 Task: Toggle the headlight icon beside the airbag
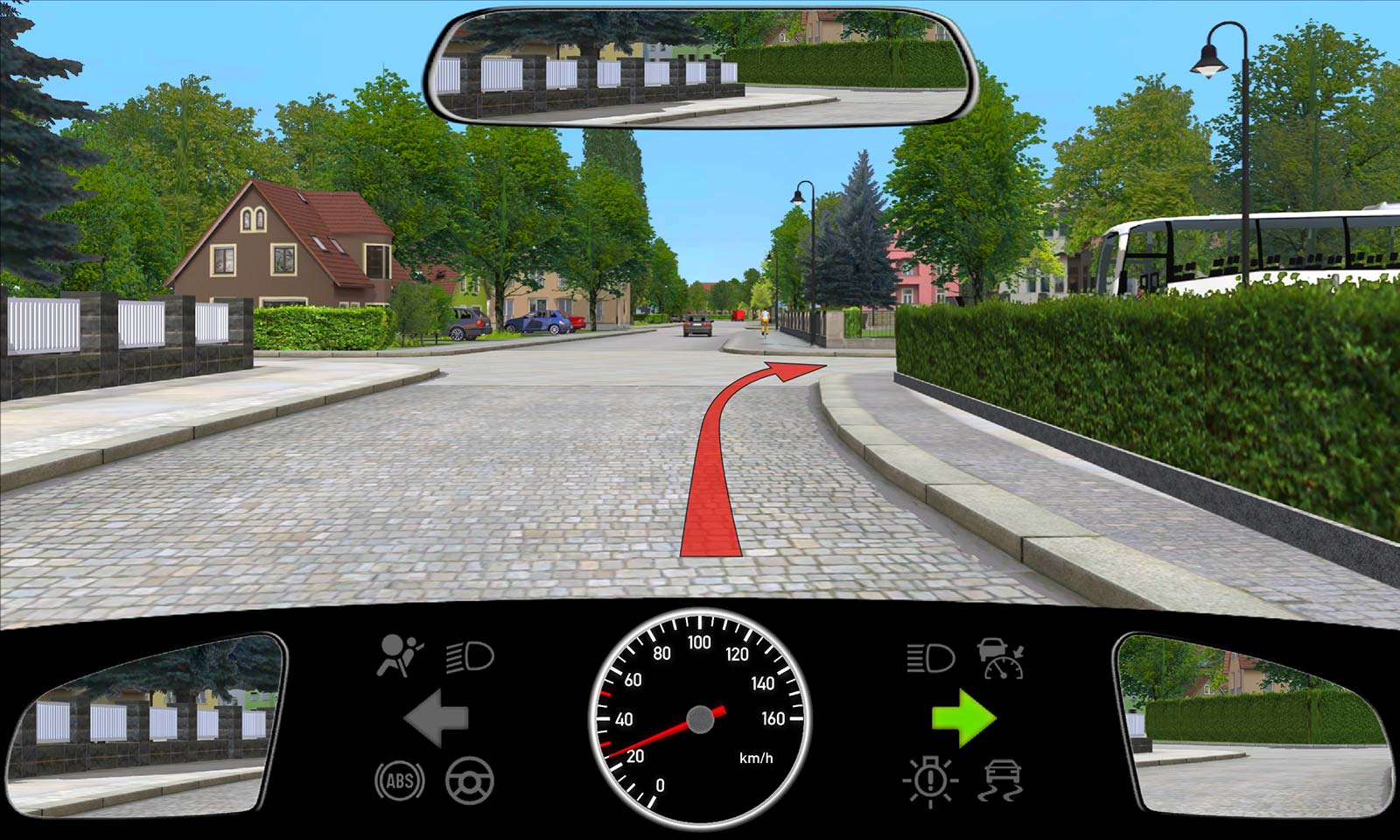[470, 656]
